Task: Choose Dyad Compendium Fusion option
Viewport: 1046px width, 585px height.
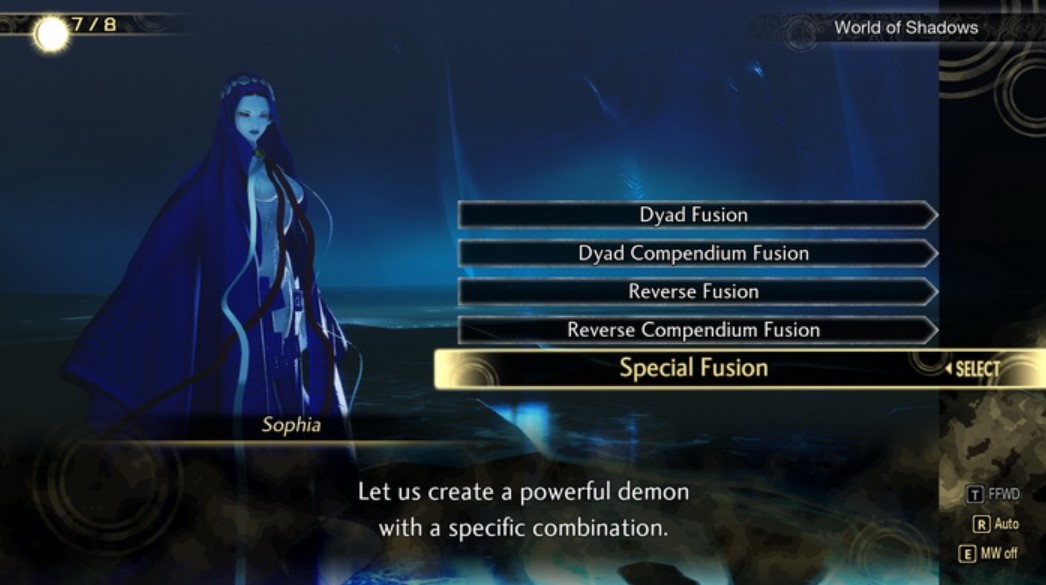Action: coord(694,253)
